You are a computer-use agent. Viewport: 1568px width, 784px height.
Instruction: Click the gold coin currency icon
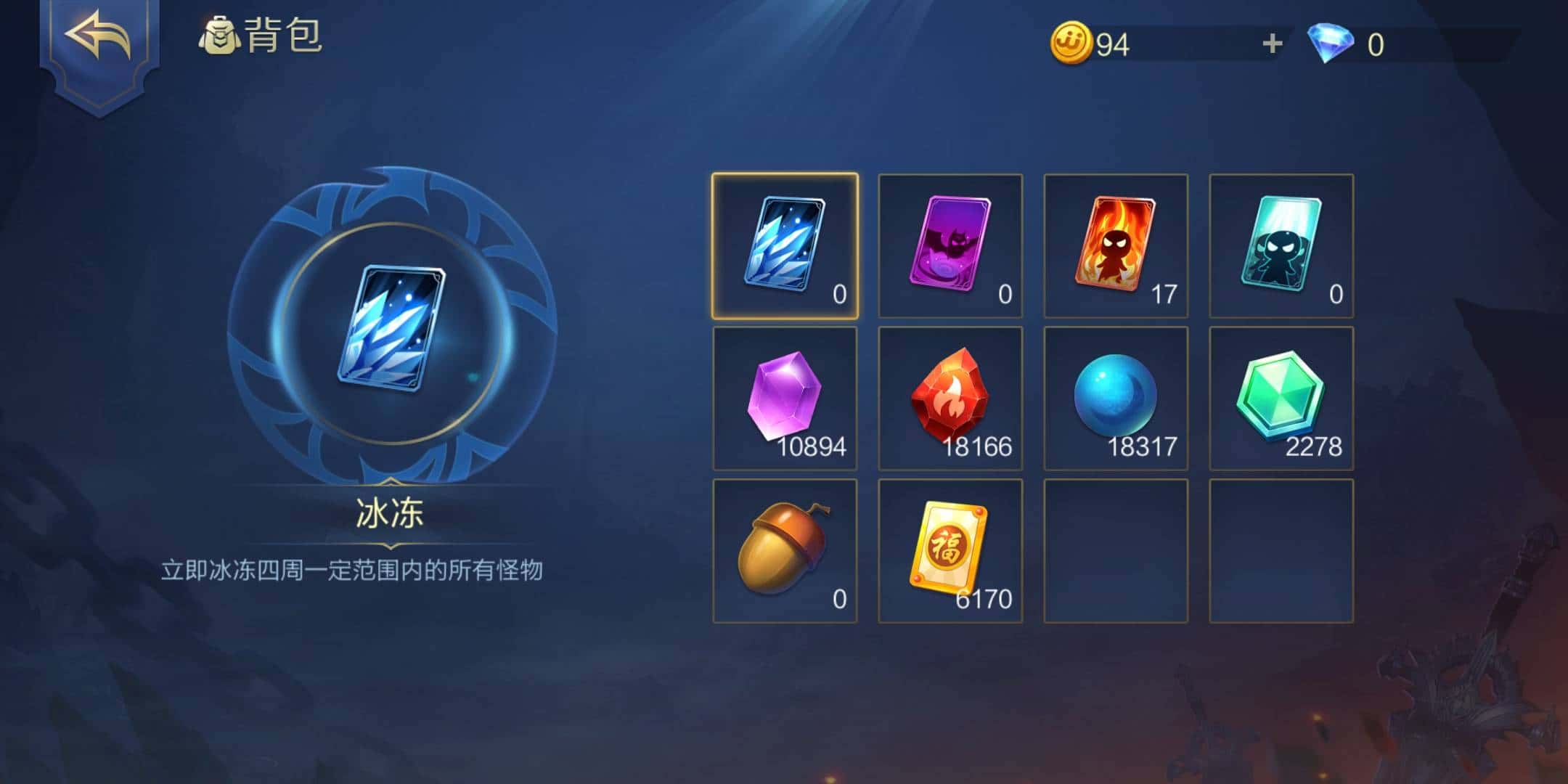pos(1073,44)
